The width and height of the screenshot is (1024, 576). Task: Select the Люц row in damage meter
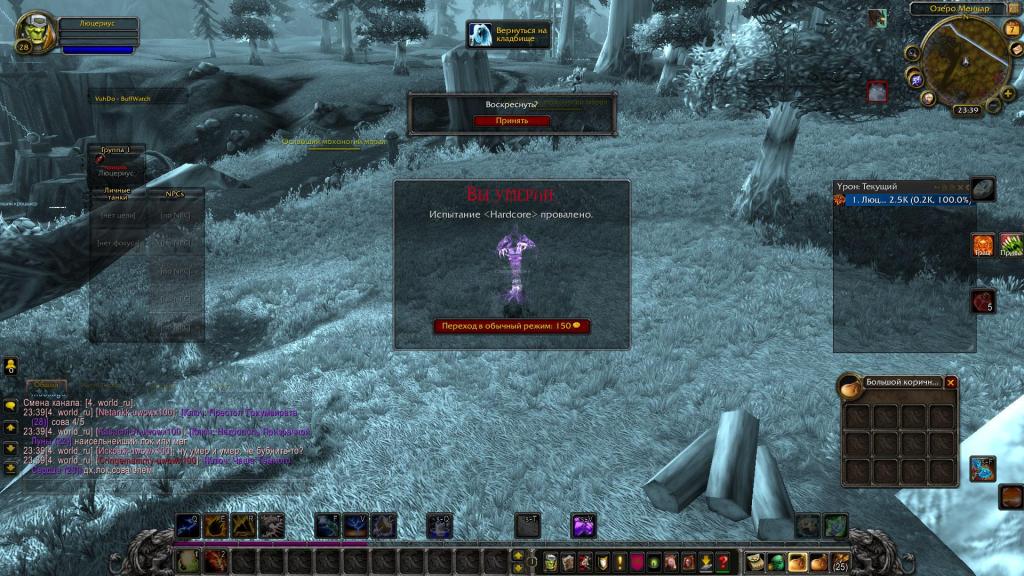pyautogui.click(x=905, y=200)
